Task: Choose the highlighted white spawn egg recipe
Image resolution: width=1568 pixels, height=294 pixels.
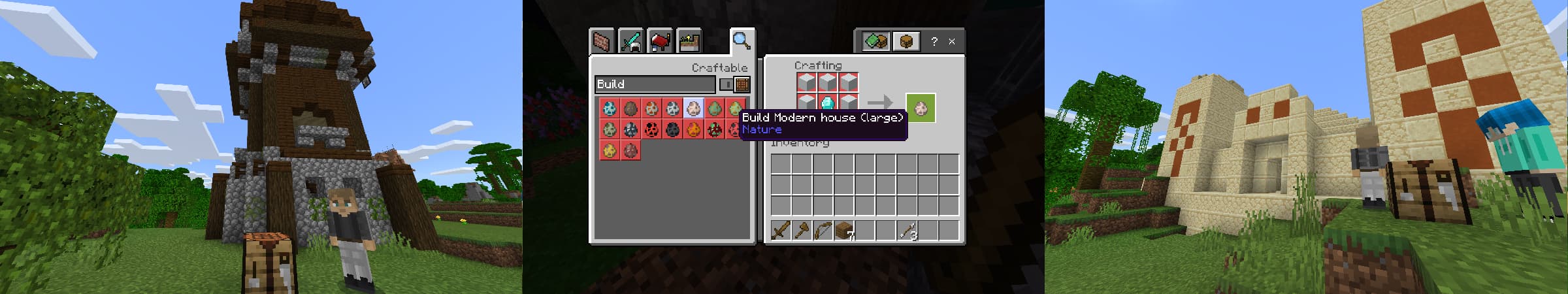Action: coord(693,108)
